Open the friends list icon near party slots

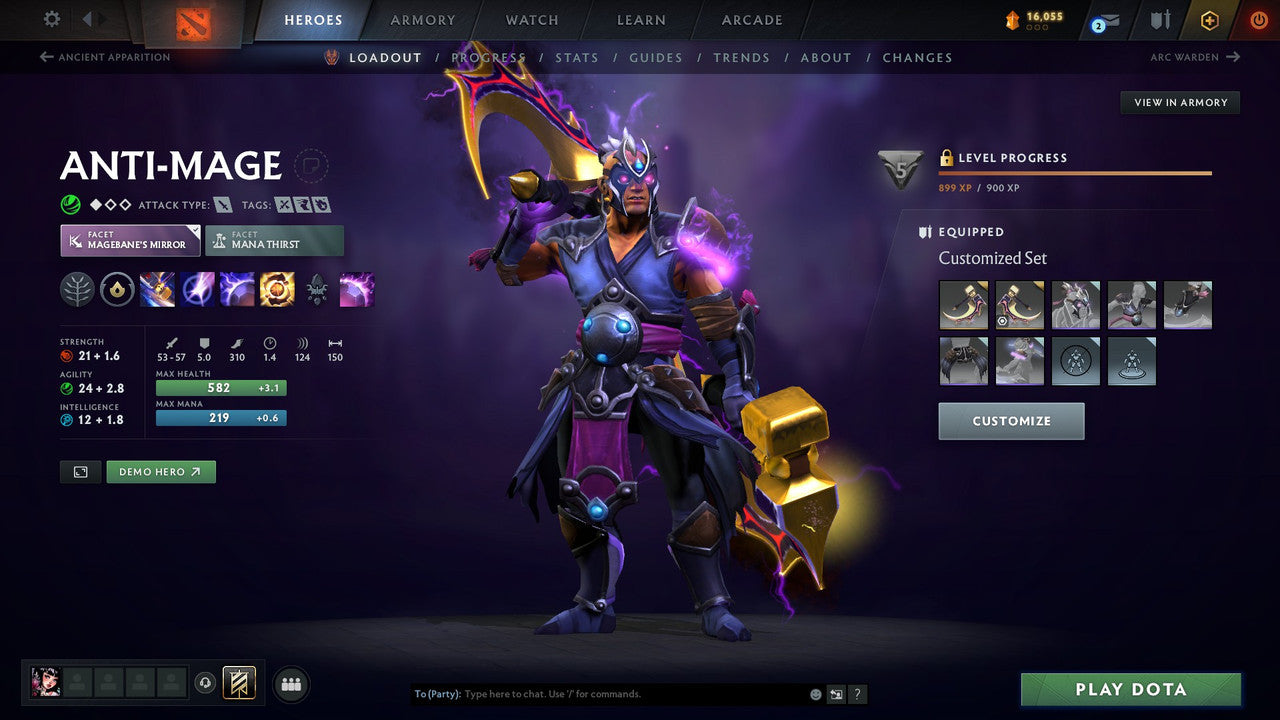tap(290, 683)
